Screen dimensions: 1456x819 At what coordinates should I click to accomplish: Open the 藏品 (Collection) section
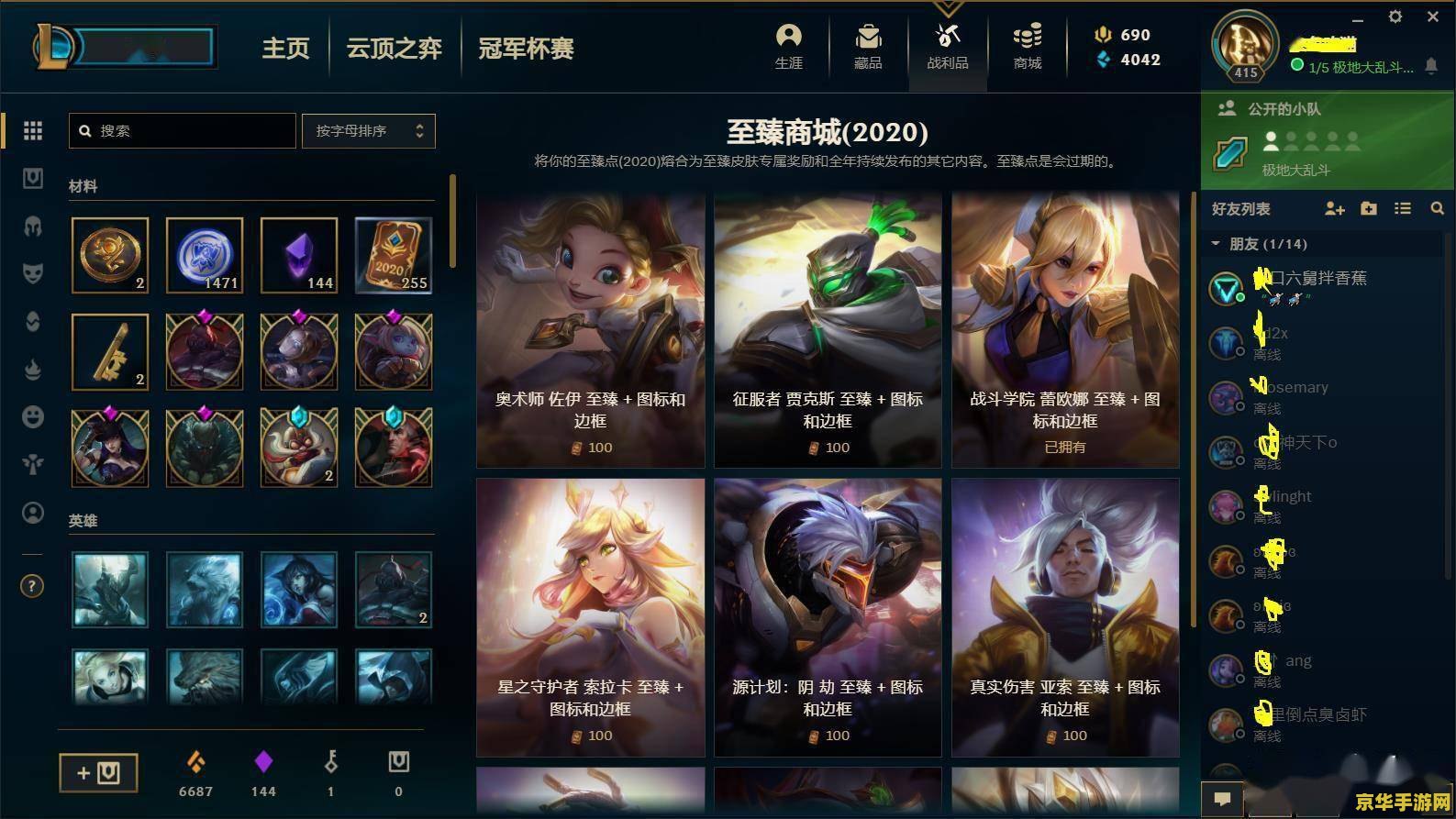tap(866, 48)
